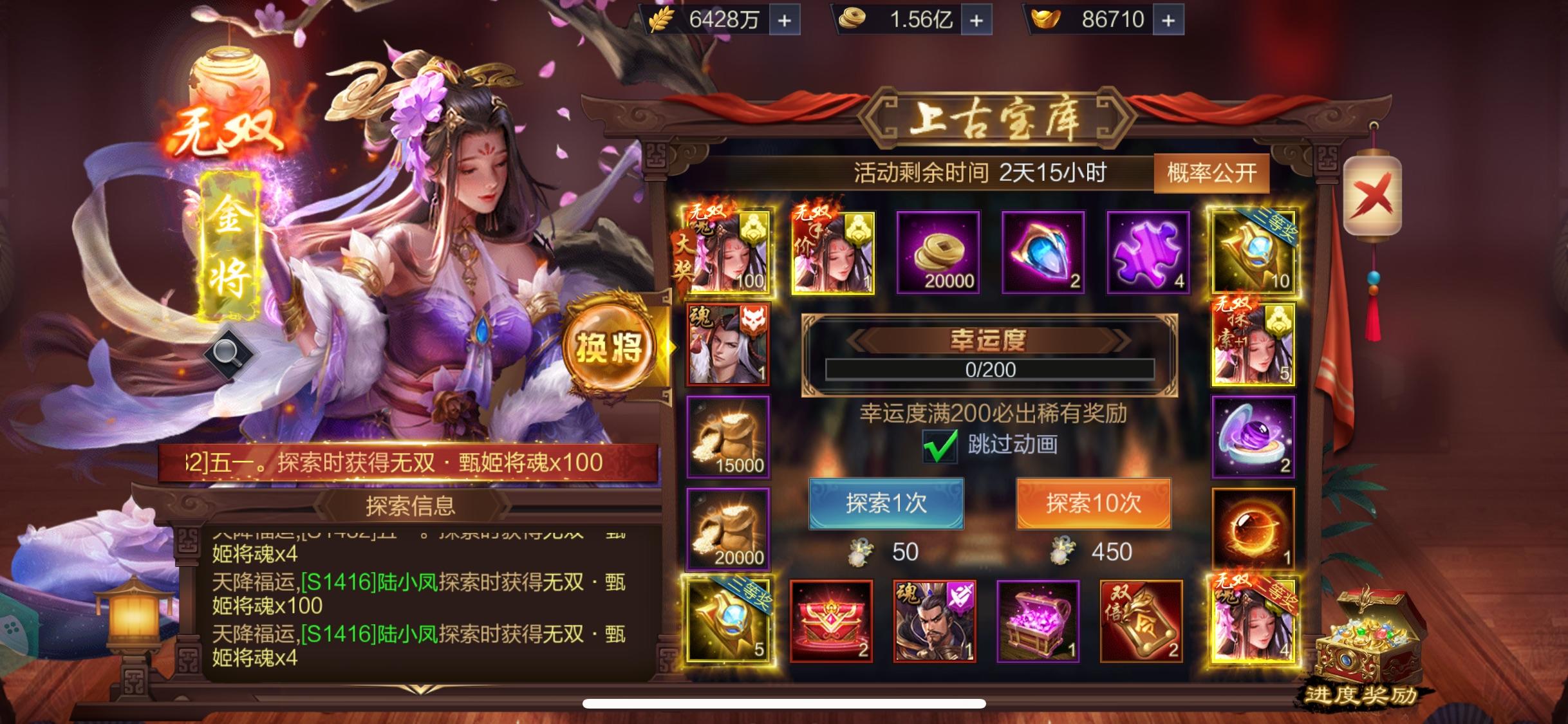The height and width of the screenshot is (724, 1568).
Task: Select the blue gem shard reward icon
Action: pyautogui.click(x=1043, y=253)
